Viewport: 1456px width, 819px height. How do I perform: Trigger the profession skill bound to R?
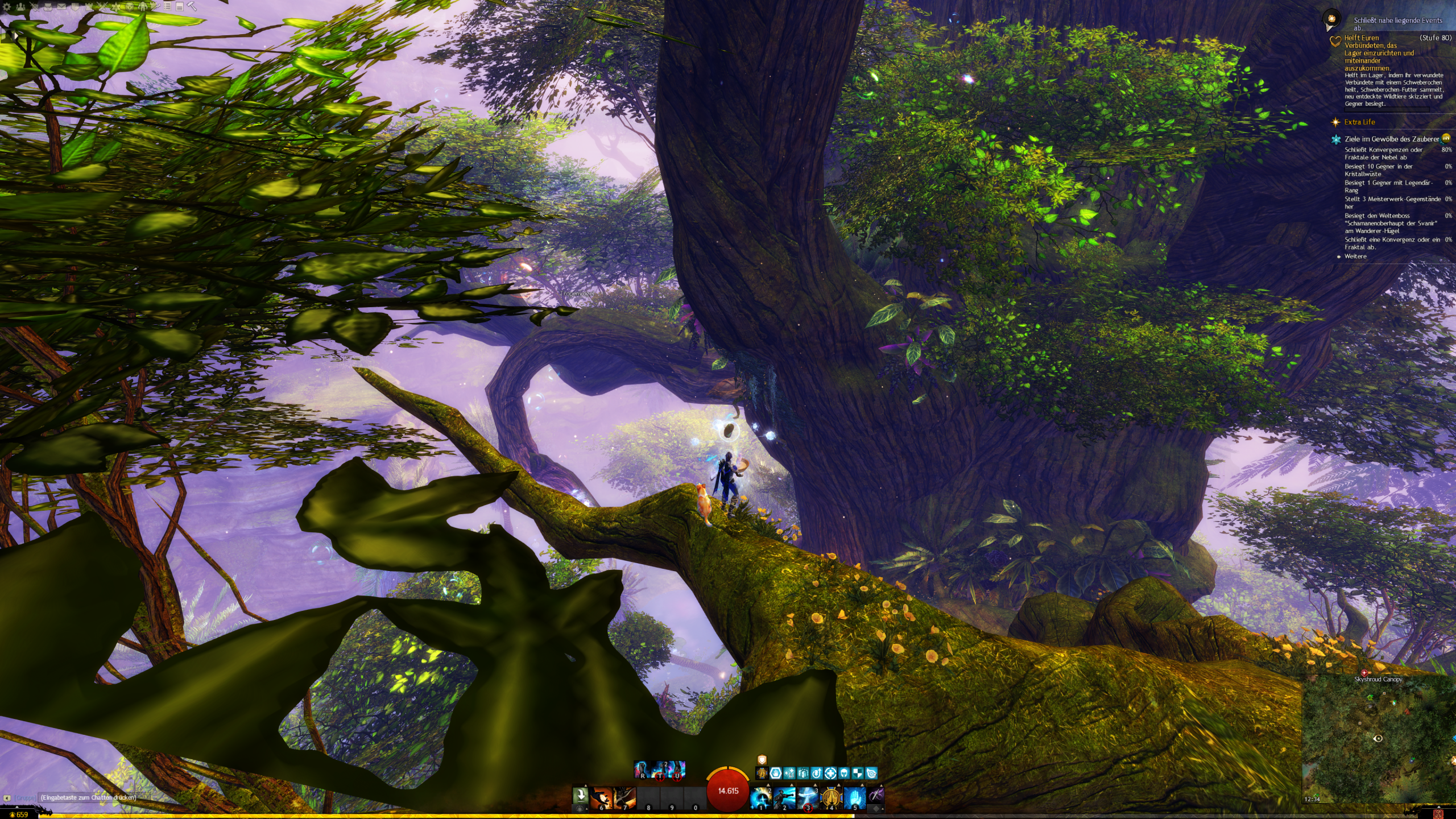click(643, 770)
